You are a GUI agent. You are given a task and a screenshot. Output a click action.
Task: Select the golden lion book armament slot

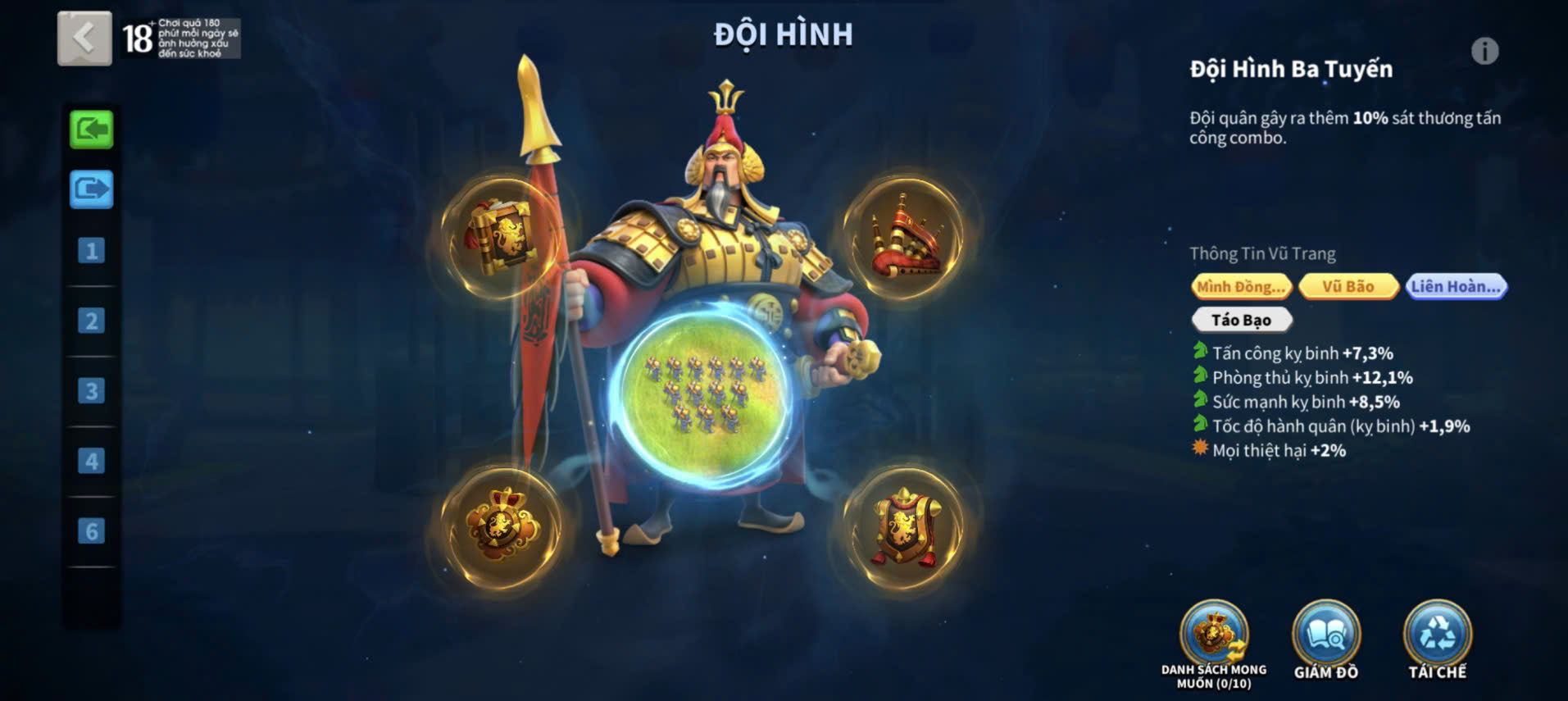(501, 236)
